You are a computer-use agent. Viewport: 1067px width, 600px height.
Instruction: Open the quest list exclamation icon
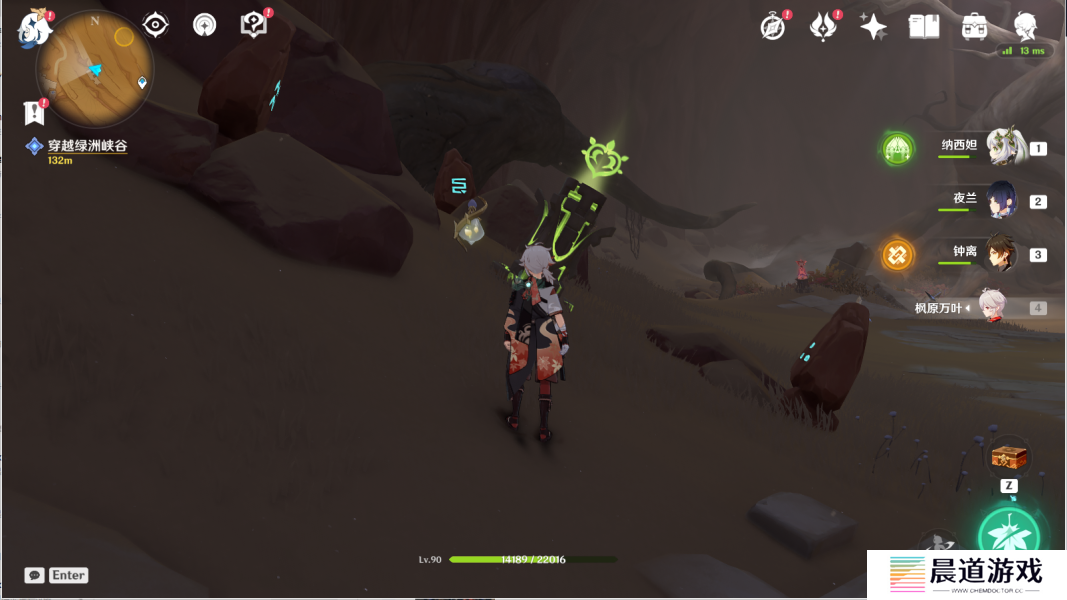pyautogui.click(x=34, y=112)
